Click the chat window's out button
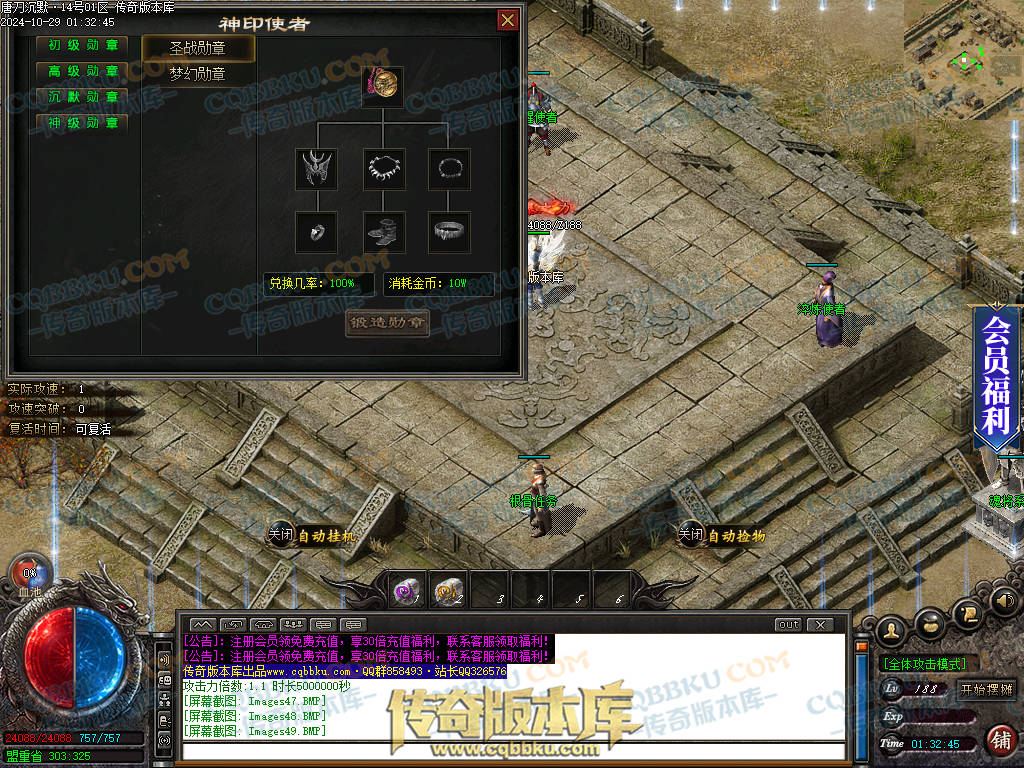 (x=789, y=625)
